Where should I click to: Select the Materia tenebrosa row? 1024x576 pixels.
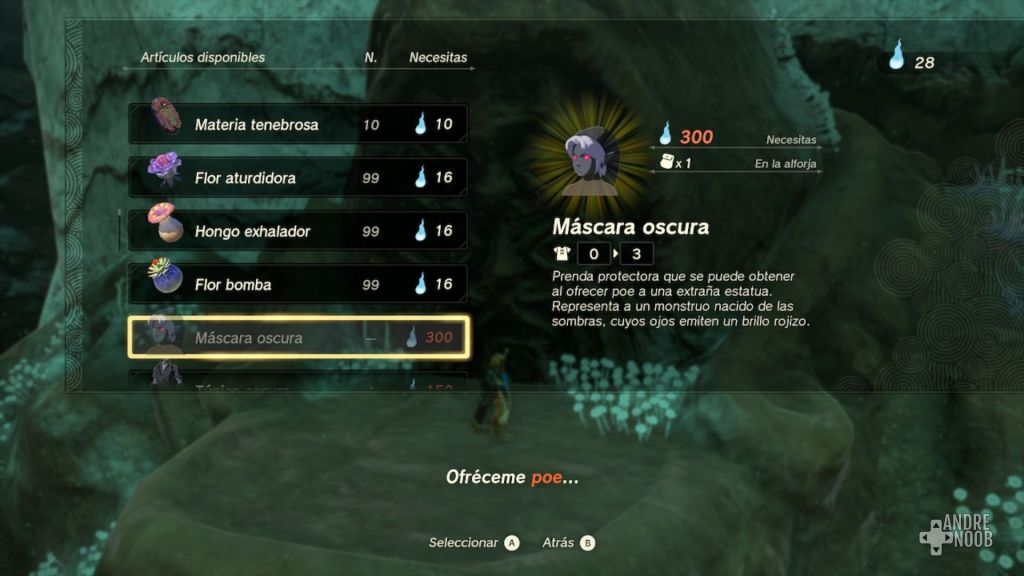pos(298,125)
